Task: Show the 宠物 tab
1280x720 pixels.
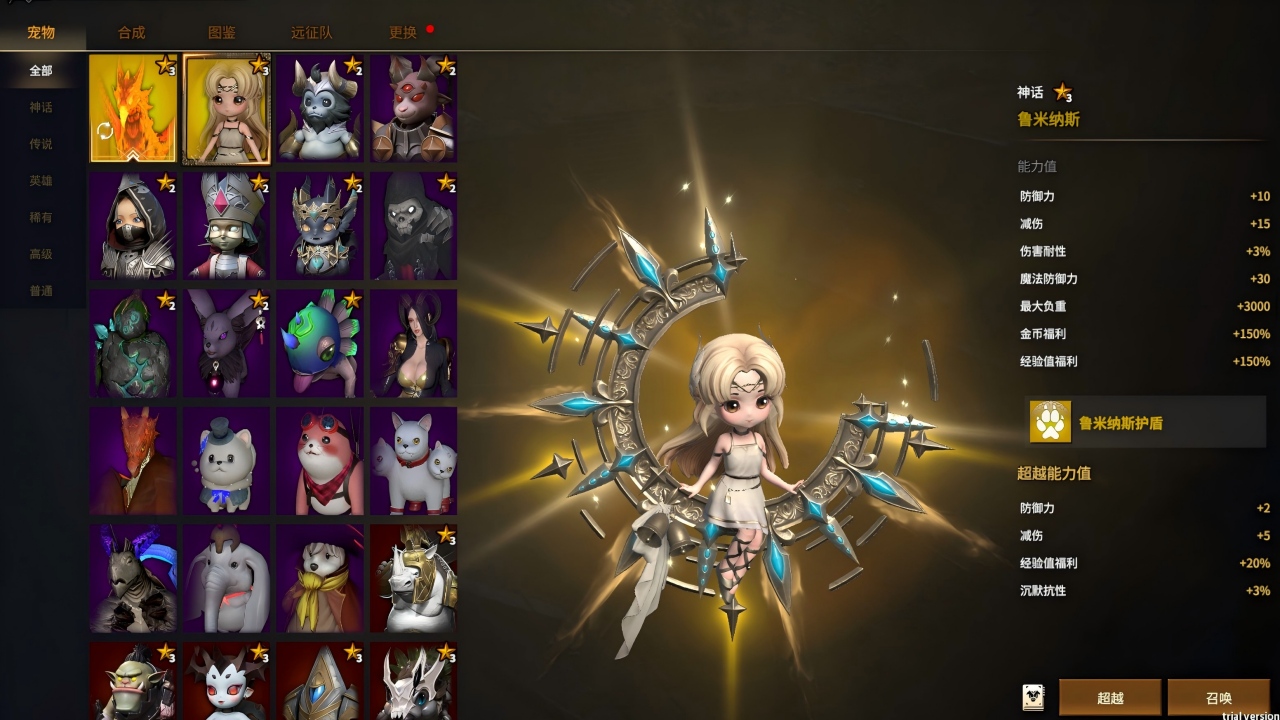Action: click(41, 32)
